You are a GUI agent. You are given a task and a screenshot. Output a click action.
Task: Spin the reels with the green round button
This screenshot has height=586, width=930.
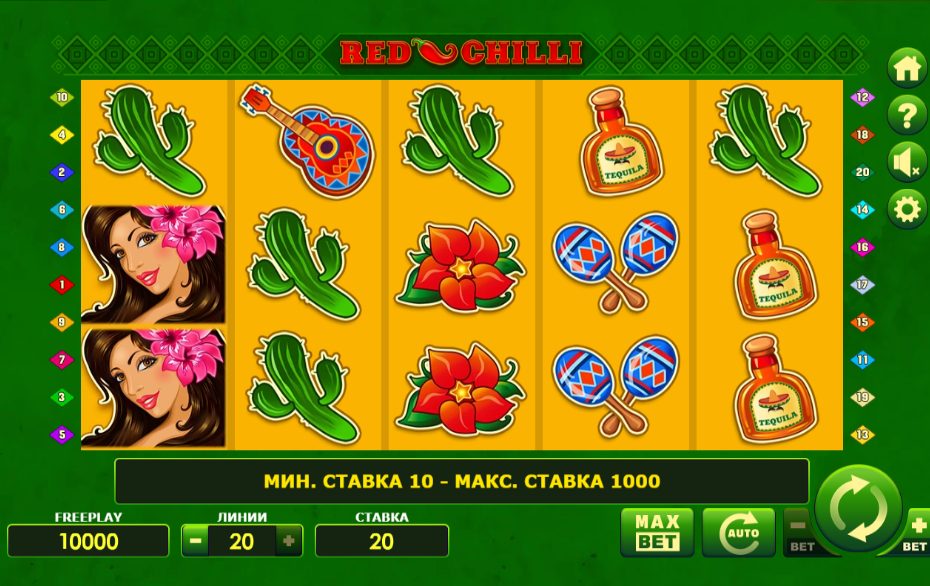click(858, 508)
